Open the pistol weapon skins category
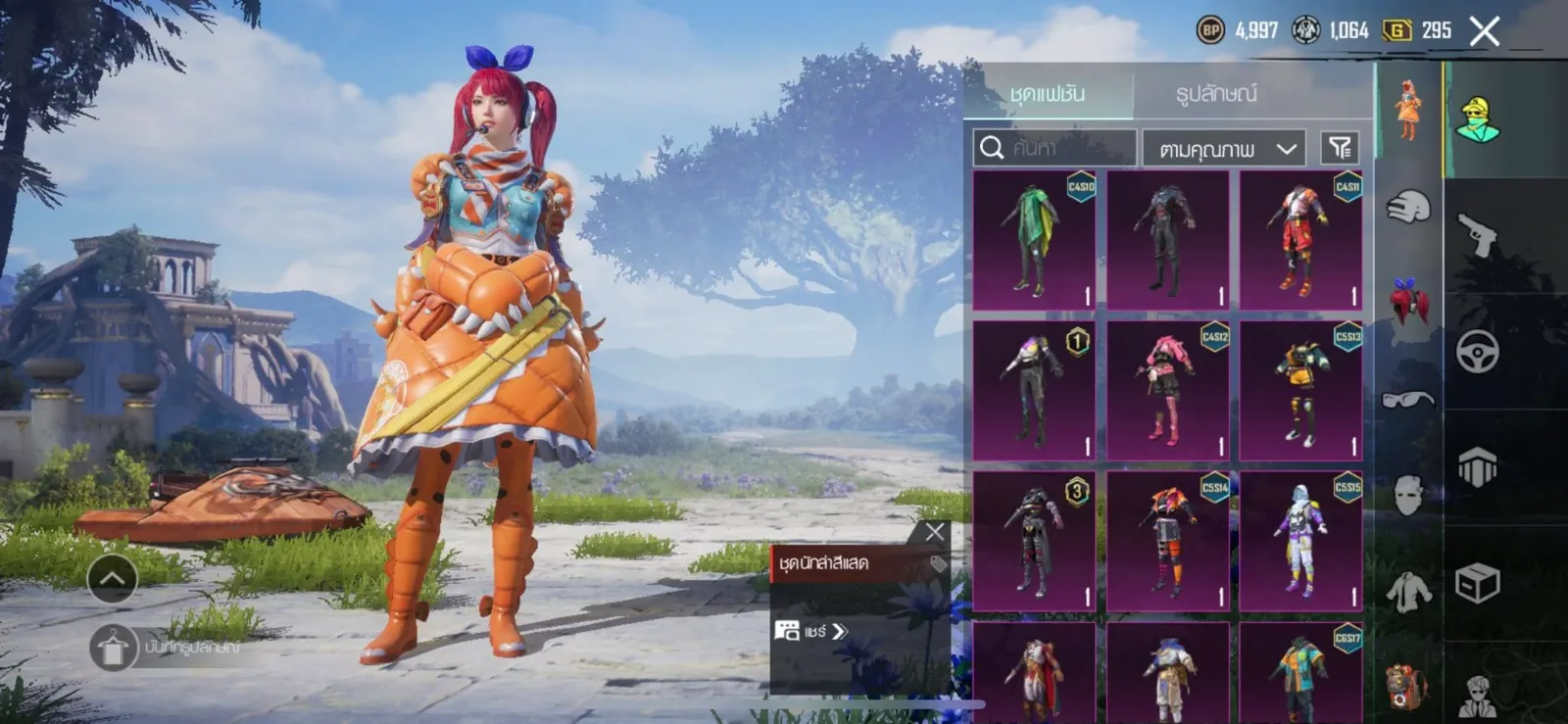The height and width of the screenshot is (724, 1568). [x=1478, y=233]
